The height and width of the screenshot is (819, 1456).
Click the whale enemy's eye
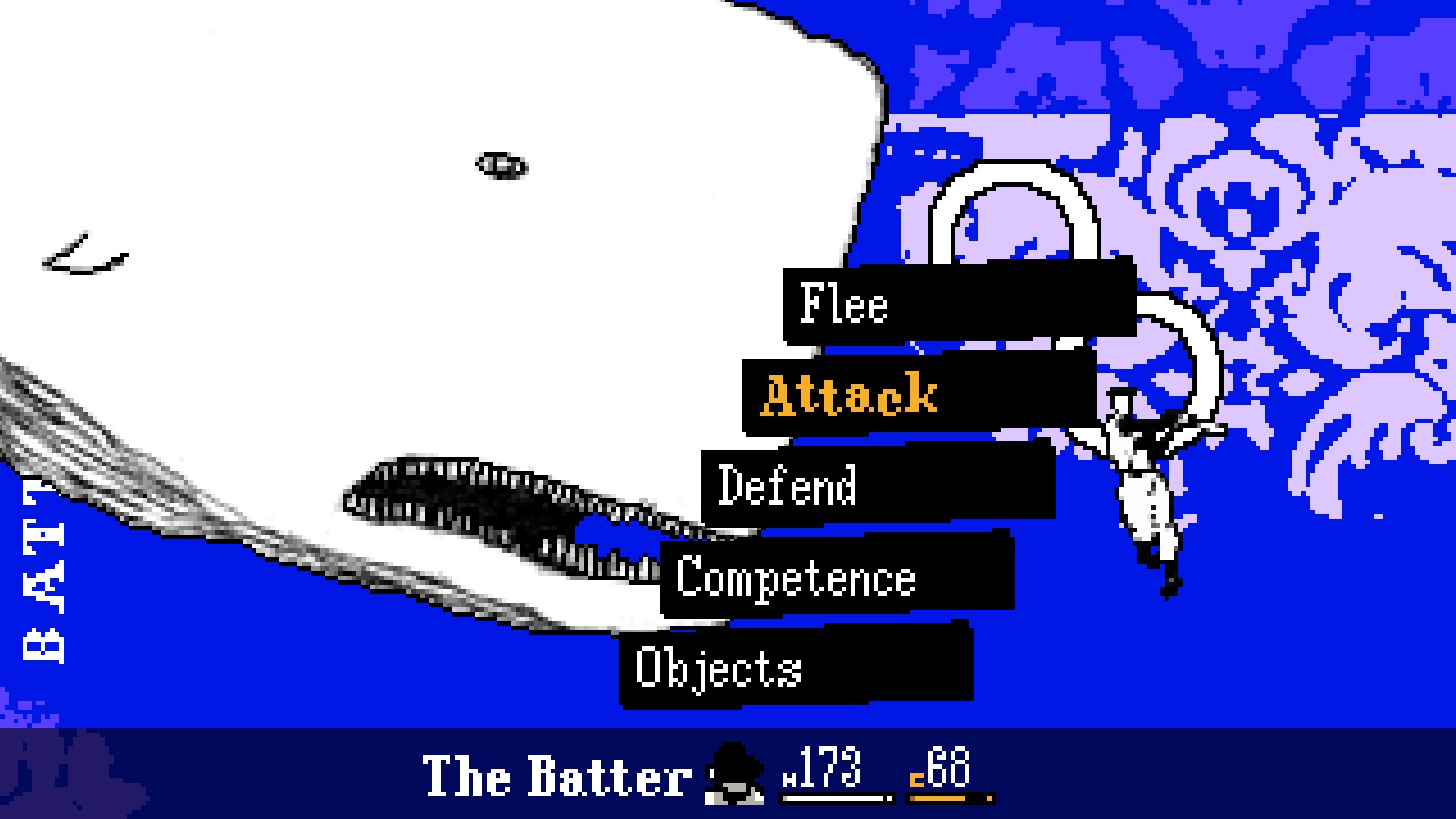point(500,163)
